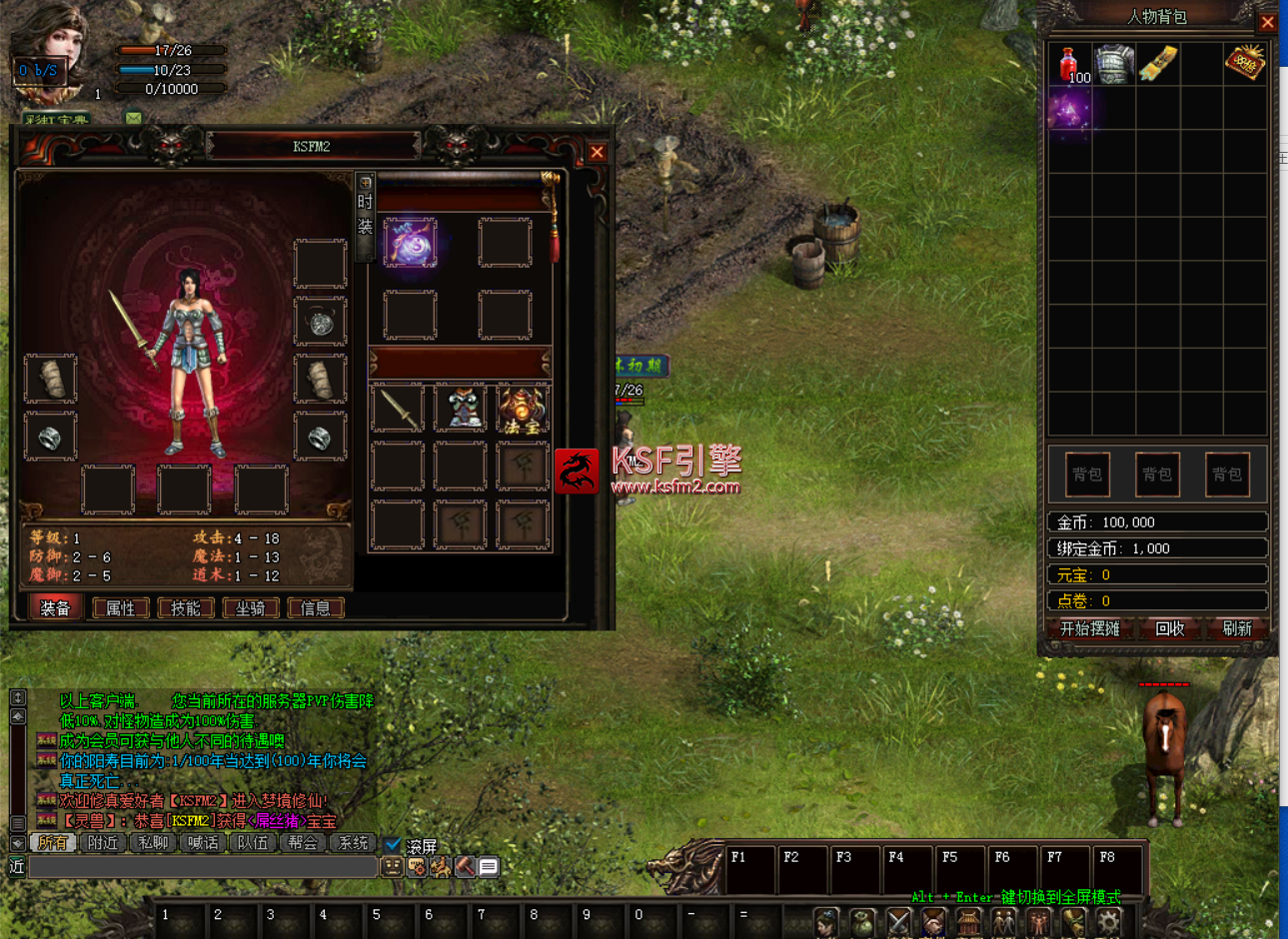Pick the grey armor item in the backpack
Viewport: 1288px width, 939px height.
(1113, 64)
